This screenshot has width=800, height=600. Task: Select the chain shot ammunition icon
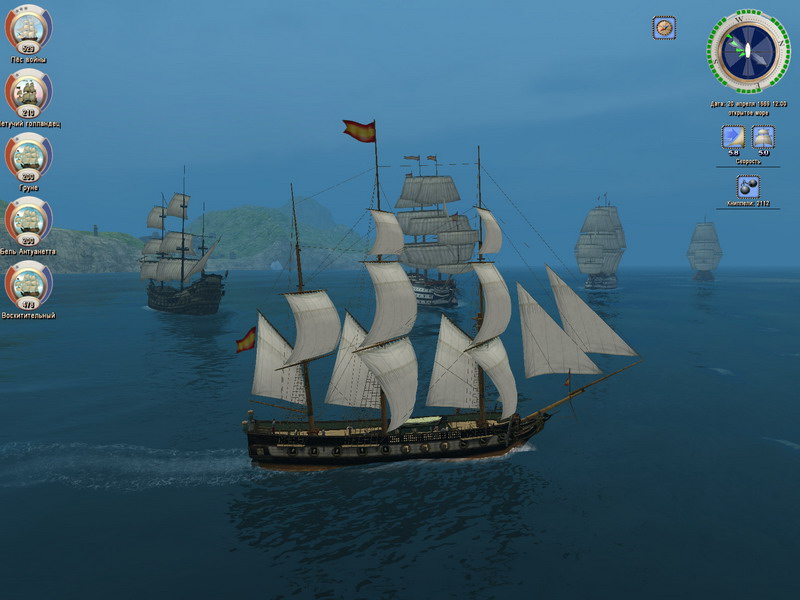(747, 187)
